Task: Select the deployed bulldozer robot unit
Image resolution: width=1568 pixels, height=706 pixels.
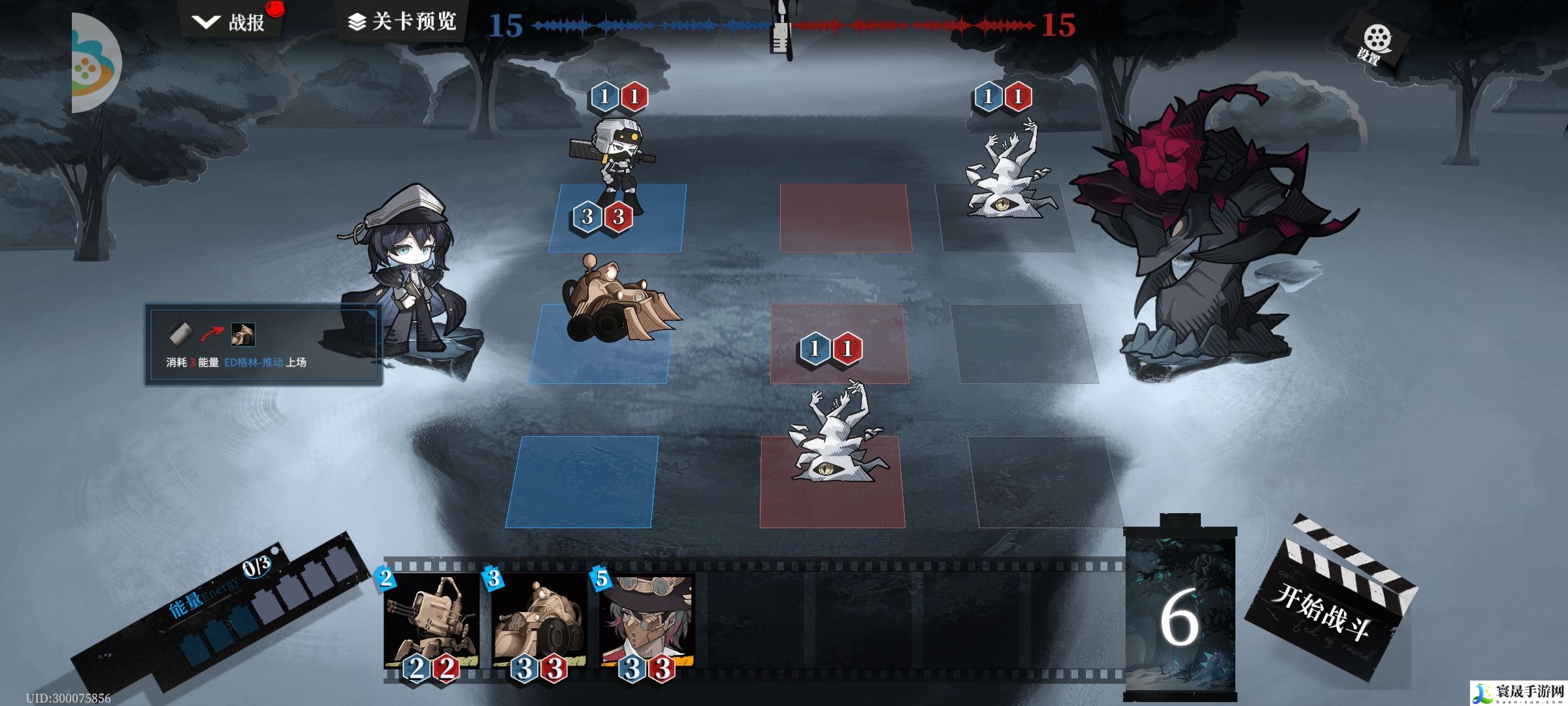Action: [x=617, y=304]
